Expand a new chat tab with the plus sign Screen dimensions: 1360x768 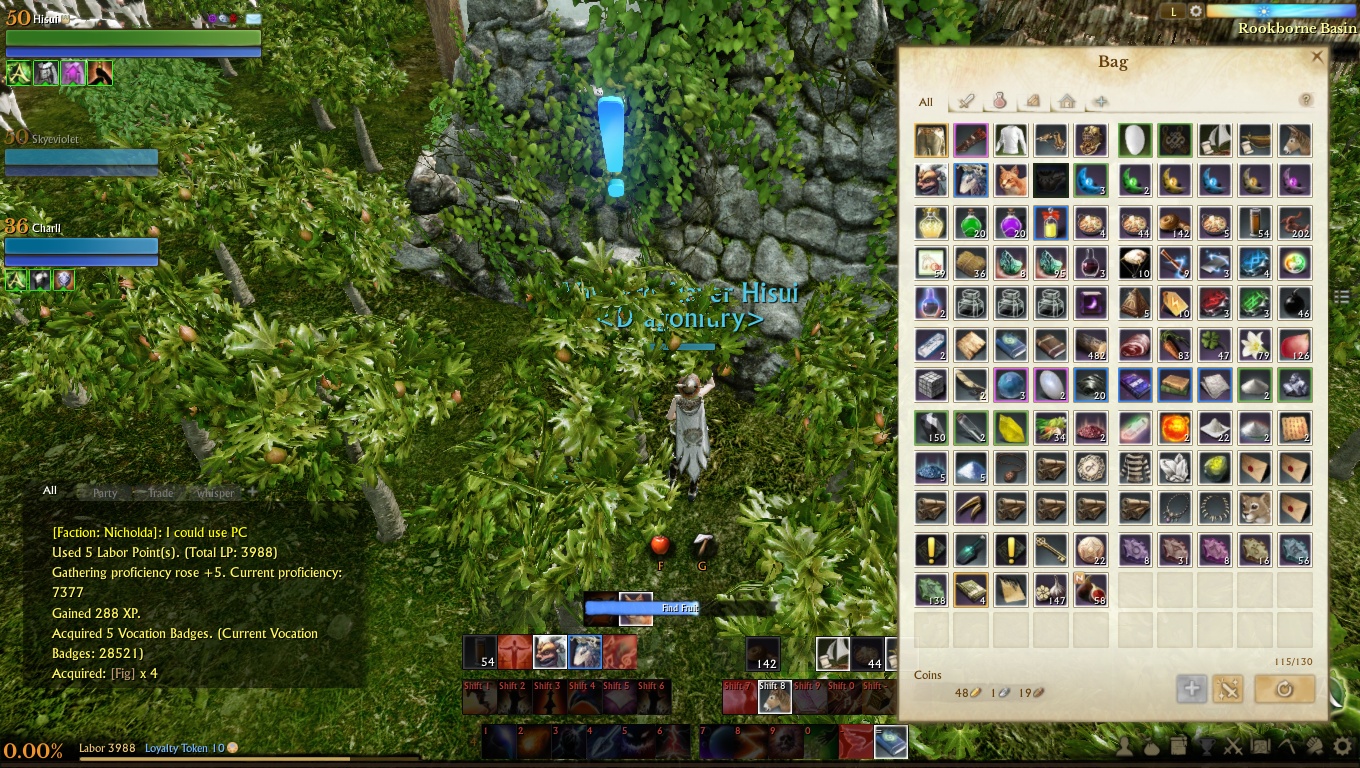point(250,493)
